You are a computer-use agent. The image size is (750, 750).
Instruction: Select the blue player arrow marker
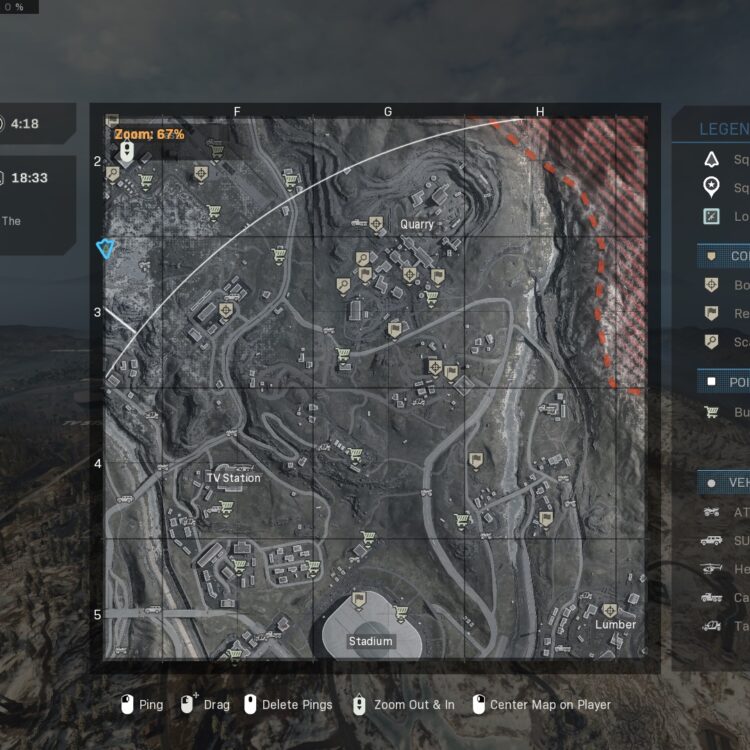coord(103,248)
